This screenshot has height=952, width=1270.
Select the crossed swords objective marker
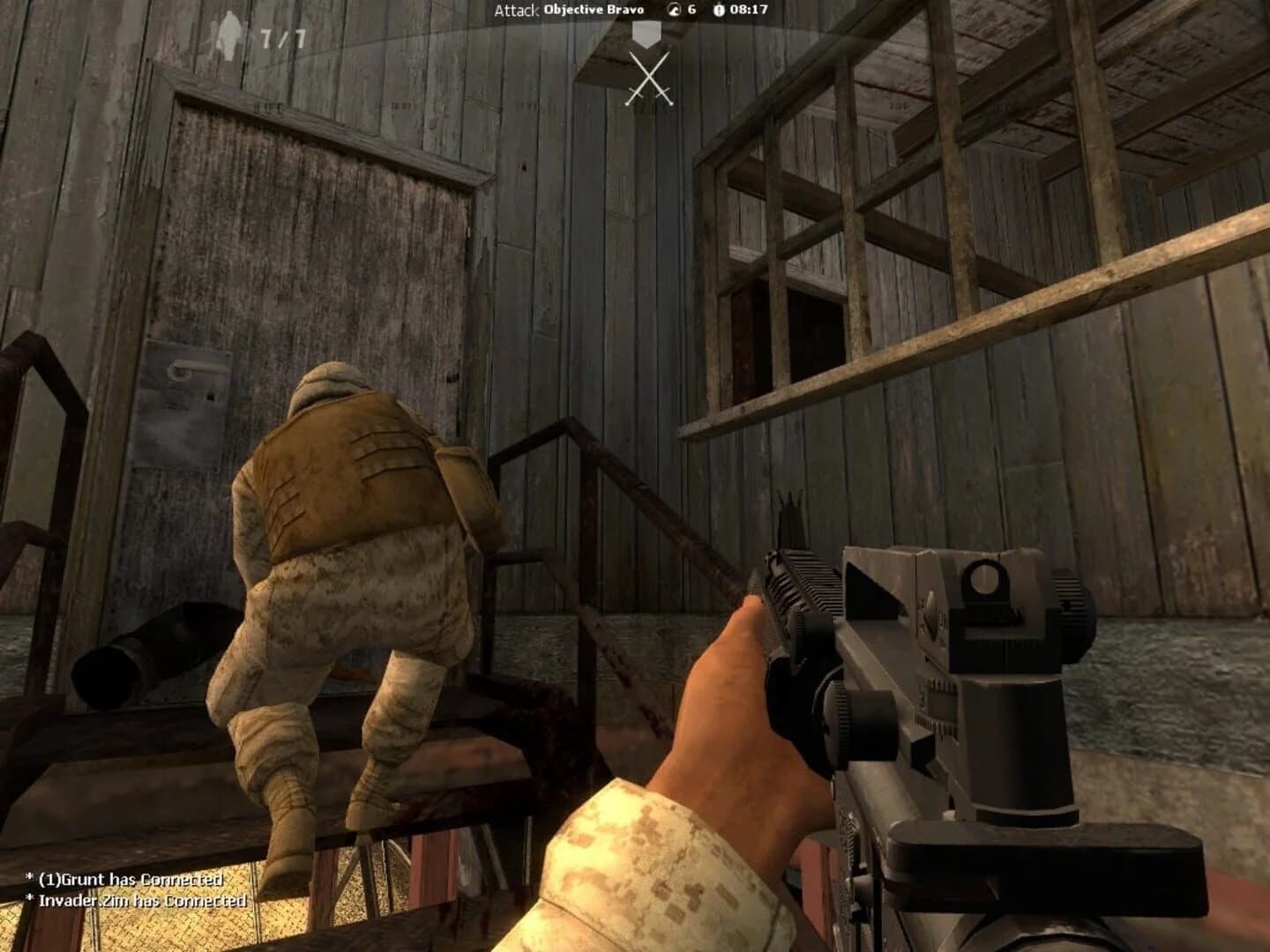(649, 79)
